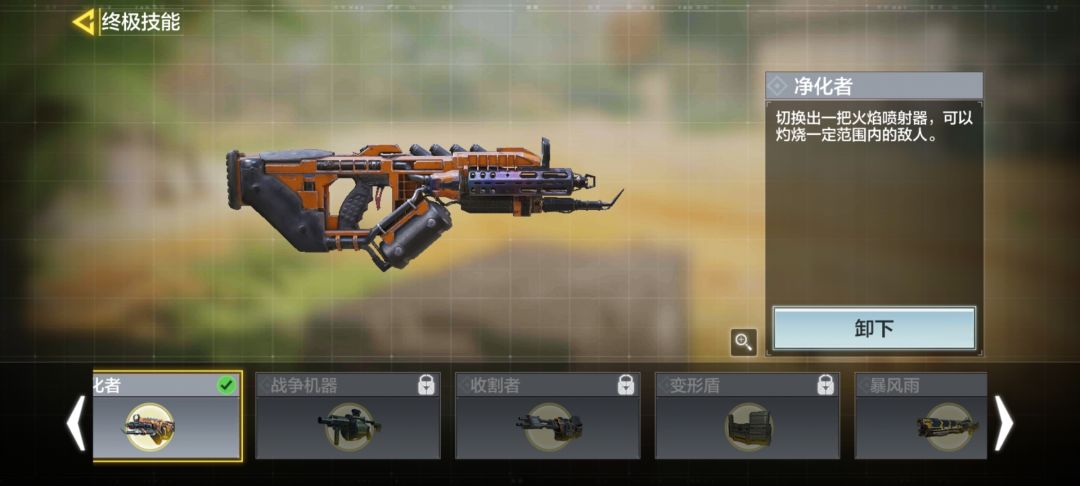The width and height of the screenshot is (1080, 486).
Task: Select the locked 收割者 skill card
Action: [547, 417]
